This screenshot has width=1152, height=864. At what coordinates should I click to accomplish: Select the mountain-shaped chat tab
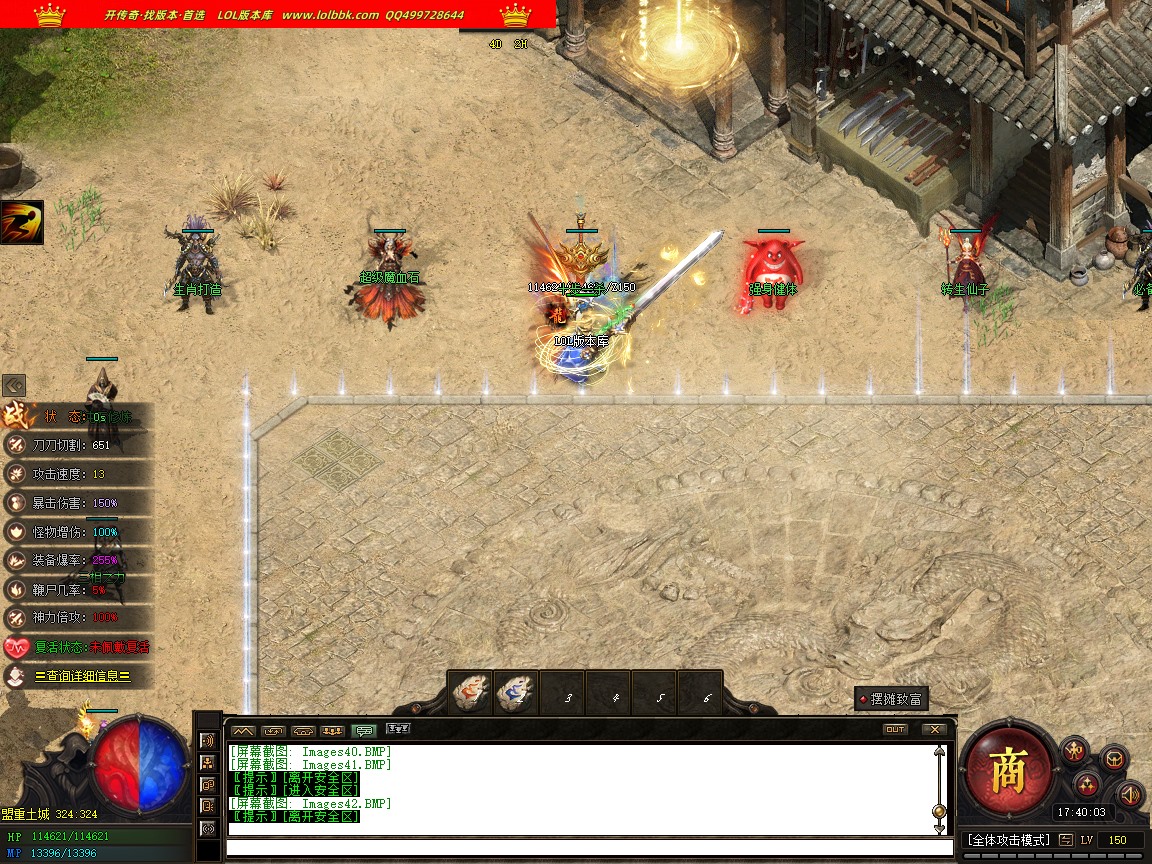coord(243,730)
